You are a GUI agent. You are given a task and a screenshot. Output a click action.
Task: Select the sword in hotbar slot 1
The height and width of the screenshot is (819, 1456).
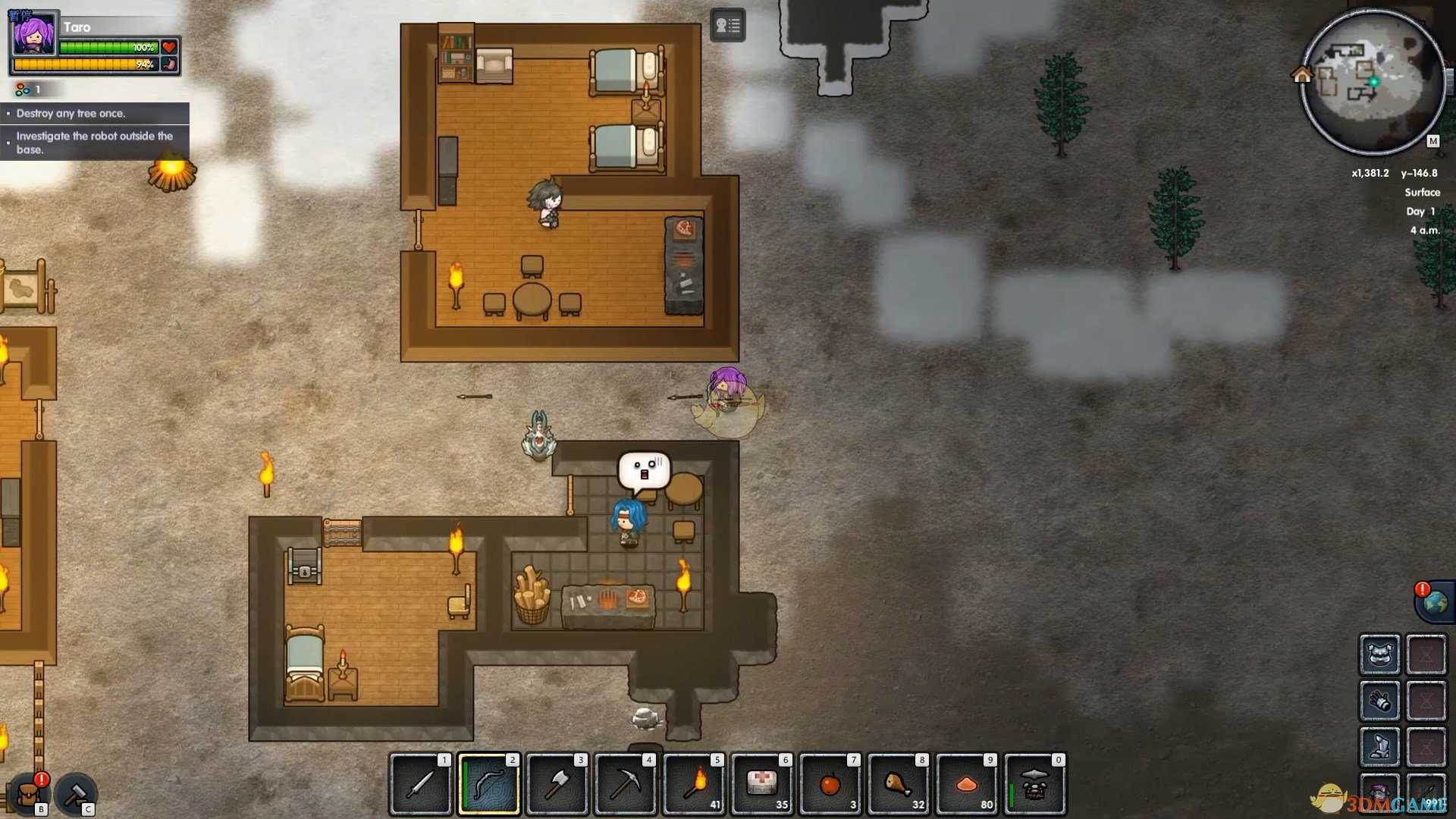(x=421, y=785)
